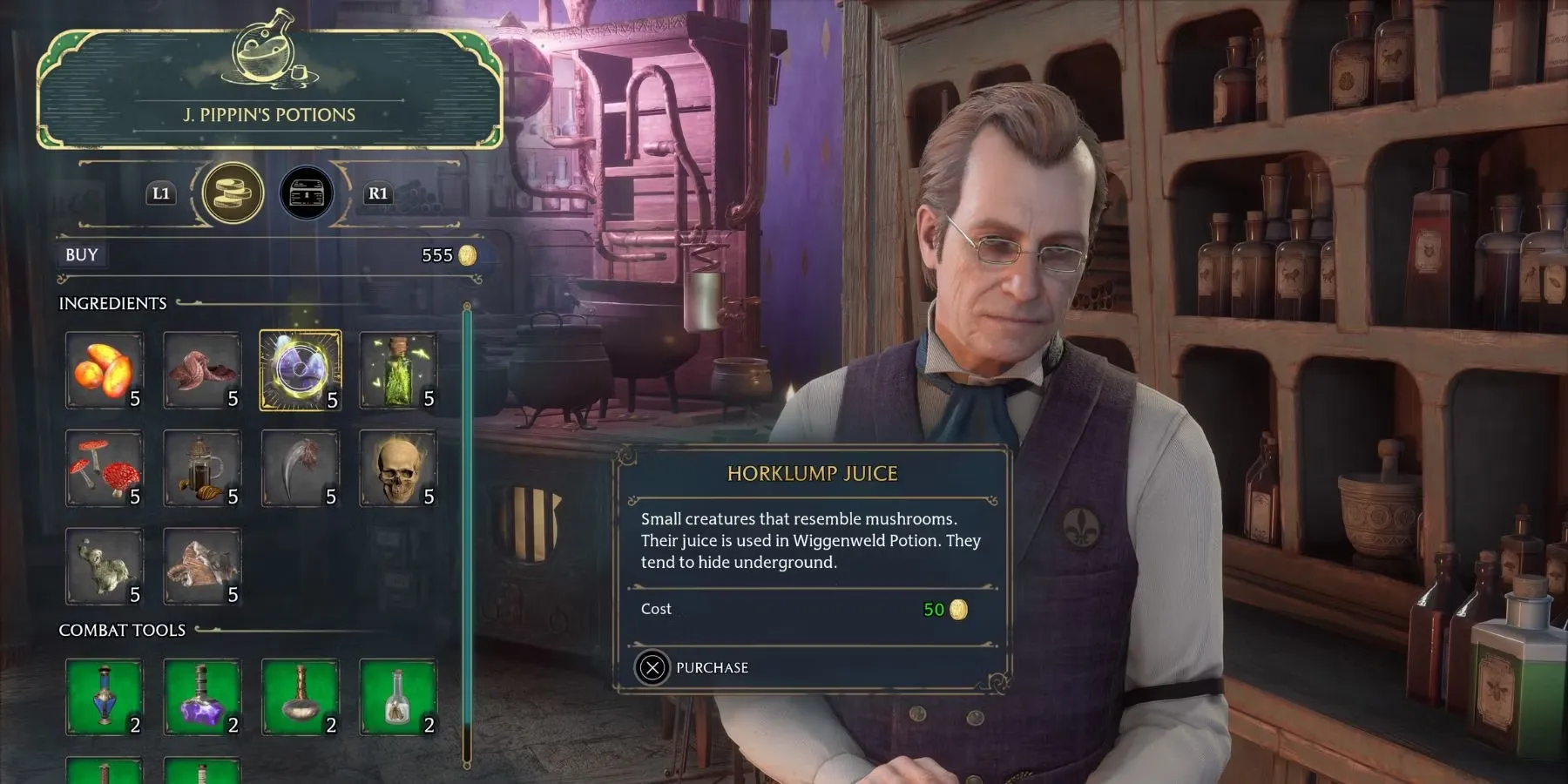The height and width of the screenshot is (784, 1568).
Task: Select the bronze round-bottom flask potion
Action: point(301,697)
